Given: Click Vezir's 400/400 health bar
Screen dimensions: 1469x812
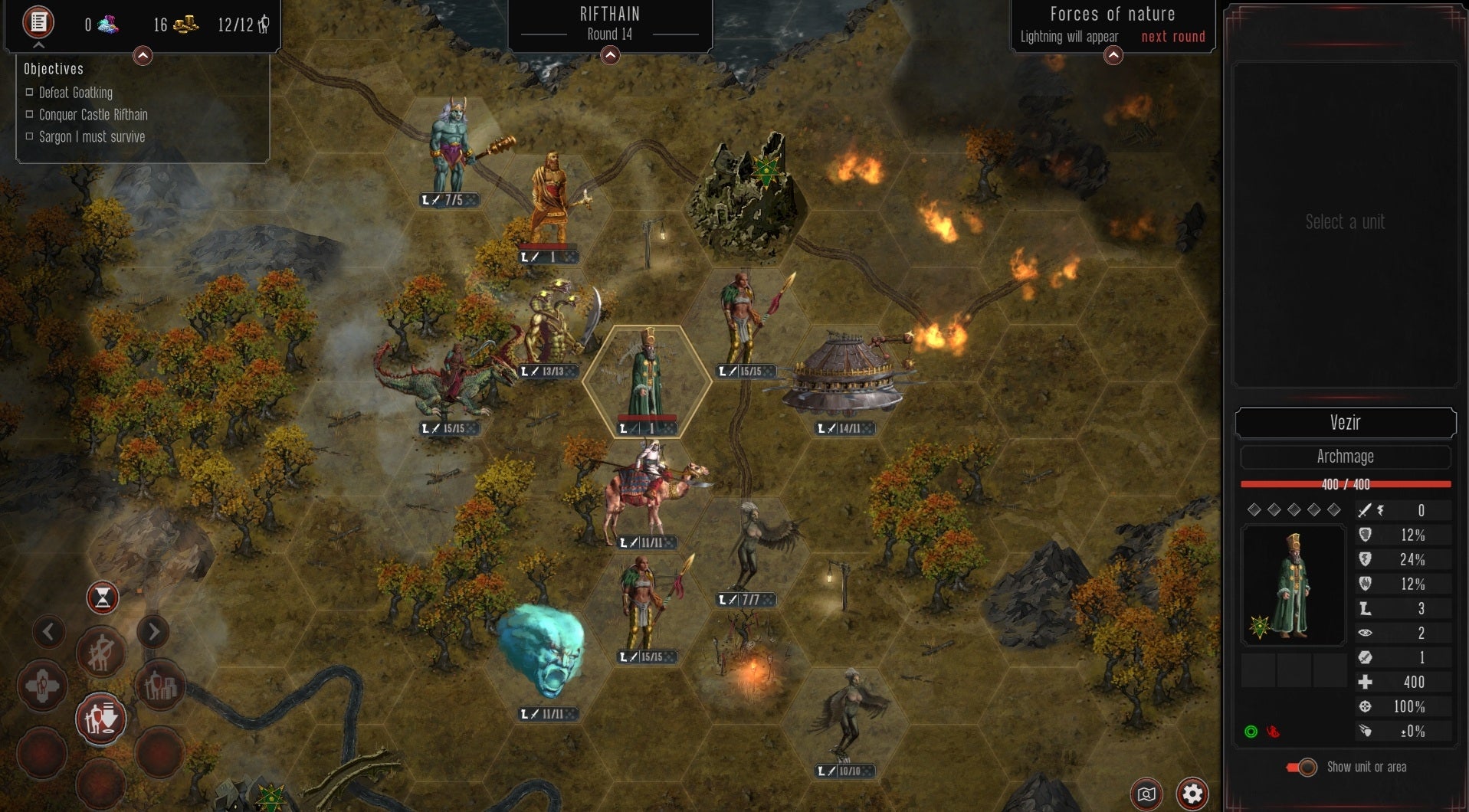Looking at the screenshot, I should pyautogui.click(x=1346, y=484).
